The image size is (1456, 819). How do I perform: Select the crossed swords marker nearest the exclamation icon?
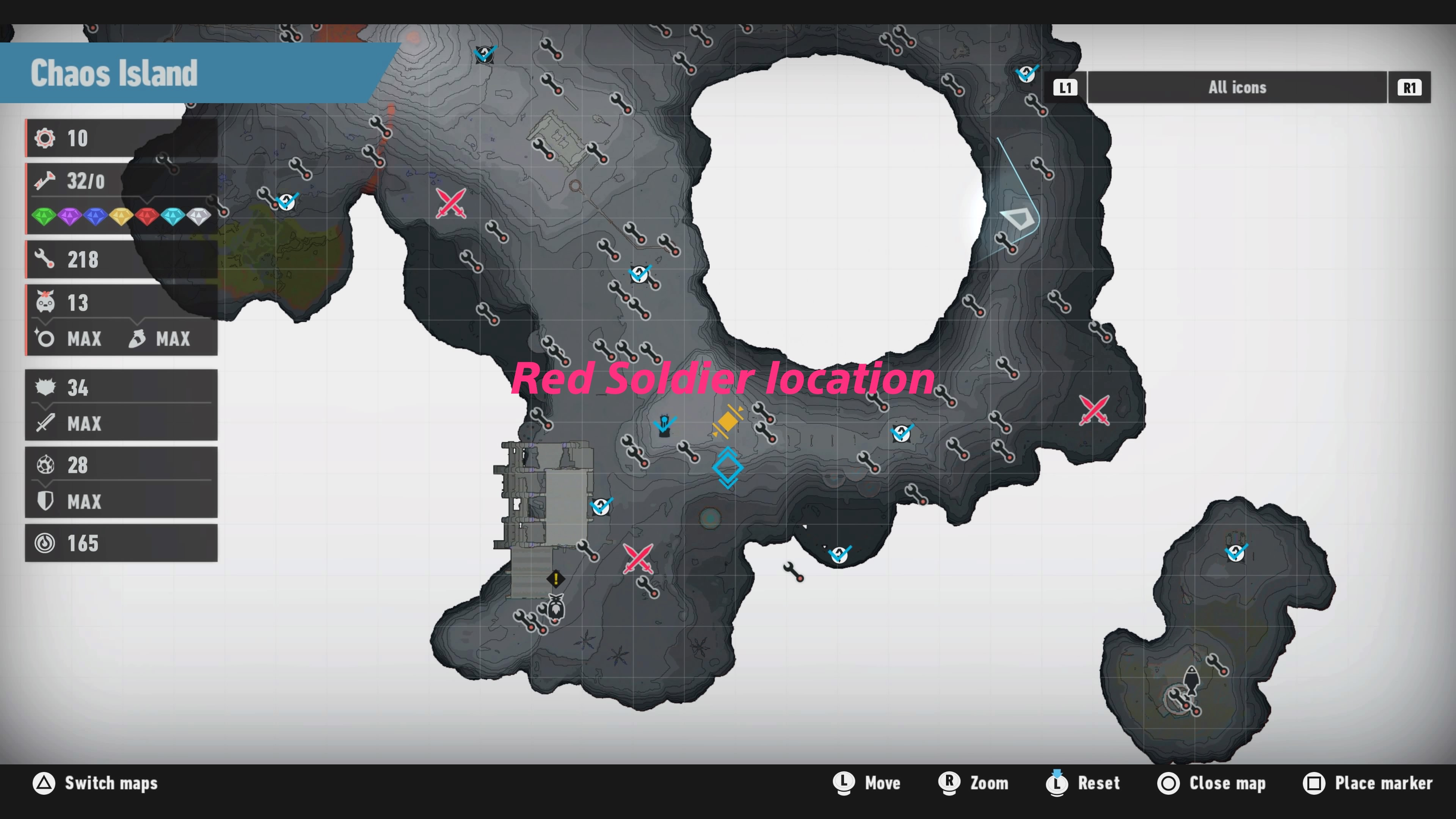point(638,559)
